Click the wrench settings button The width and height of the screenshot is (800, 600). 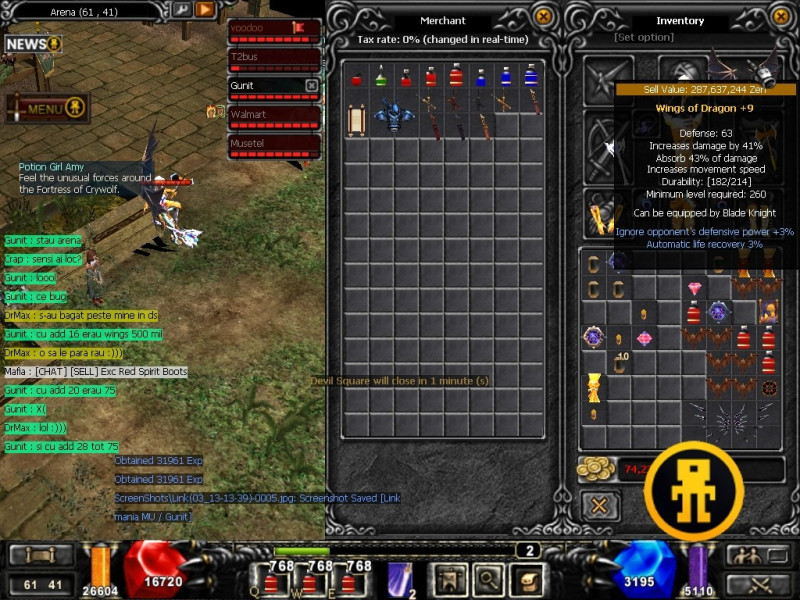(x=181, y=10)
